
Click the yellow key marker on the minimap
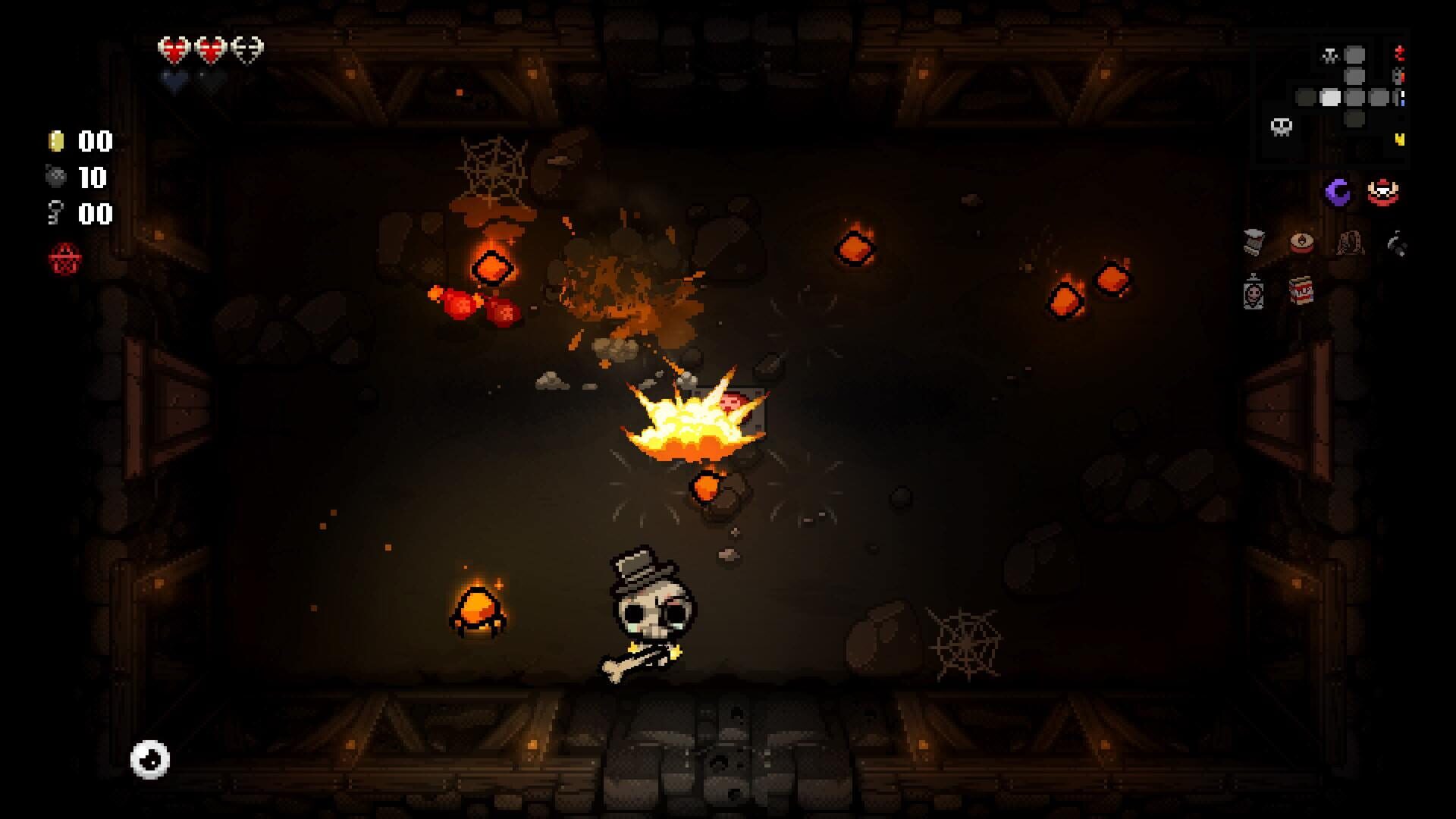pyautogui.click(x=1399, y=139)
